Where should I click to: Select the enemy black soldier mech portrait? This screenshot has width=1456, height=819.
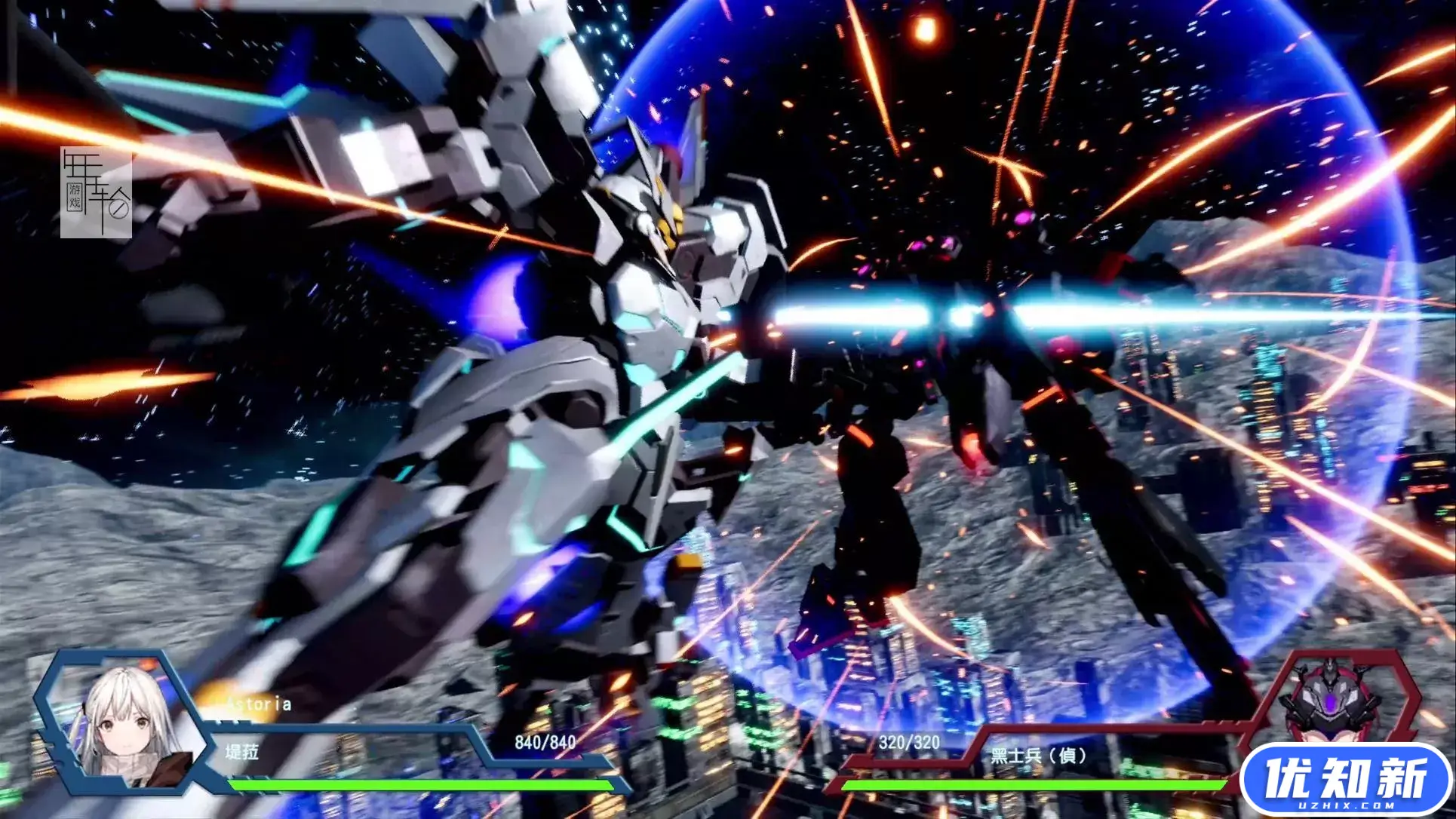click(1334, 705)
